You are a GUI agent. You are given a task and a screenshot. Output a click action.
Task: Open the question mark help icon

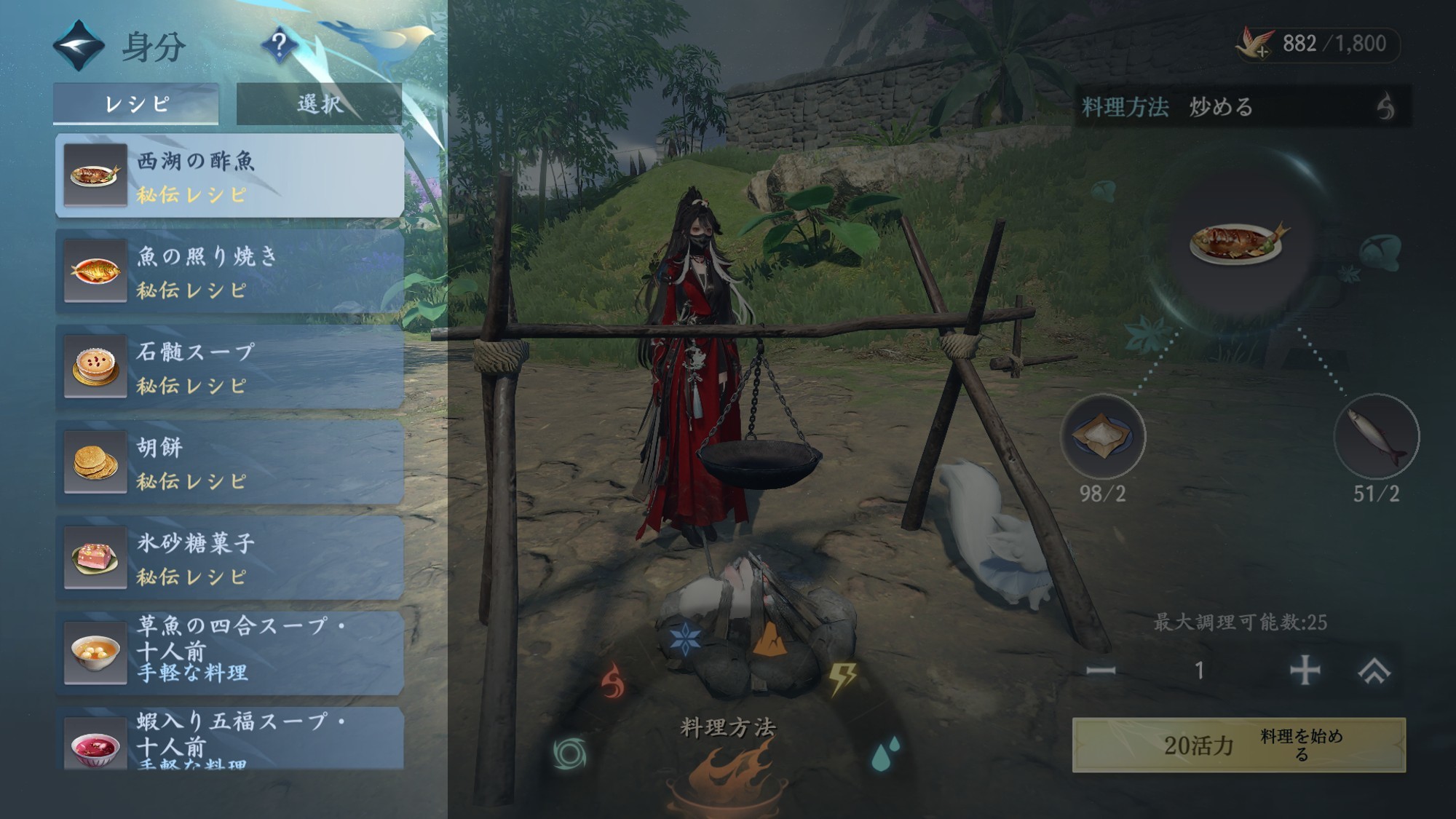[x=279, y=45]
